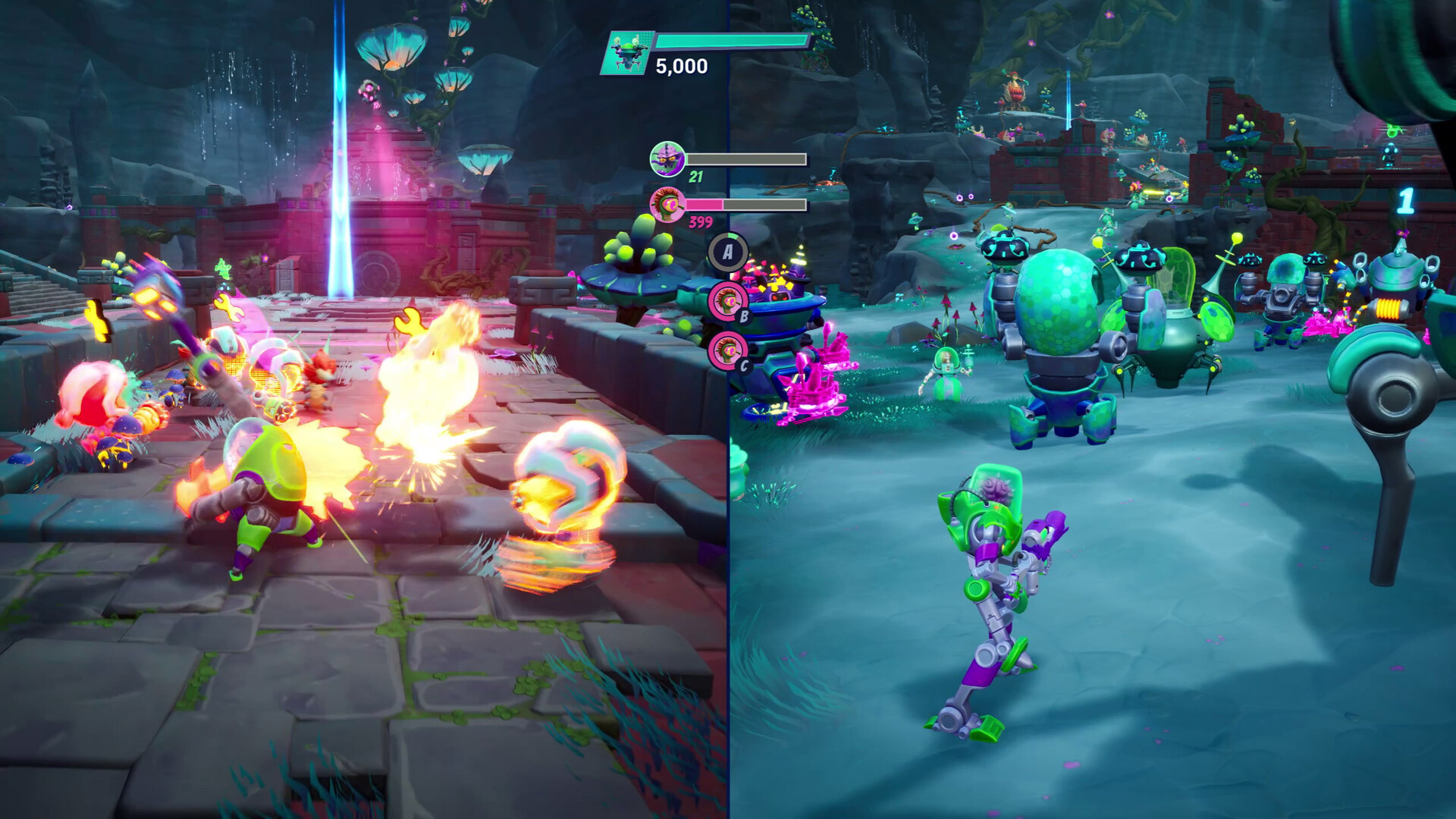Click the C ability icon
1456x819 pixels.
[730, 350]
